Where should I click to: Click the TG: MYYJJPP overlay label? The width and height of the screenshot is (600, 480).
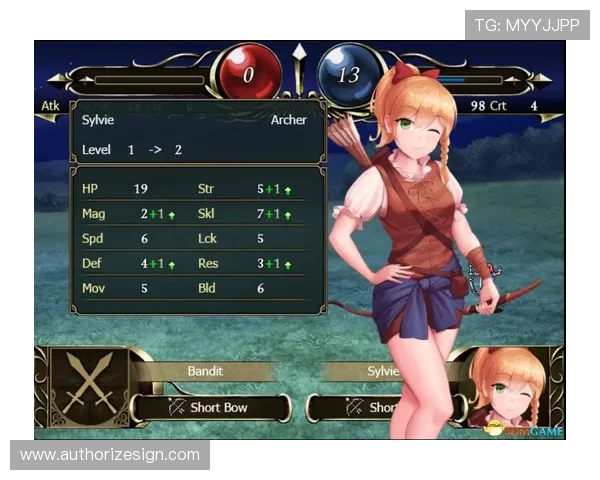527,23
